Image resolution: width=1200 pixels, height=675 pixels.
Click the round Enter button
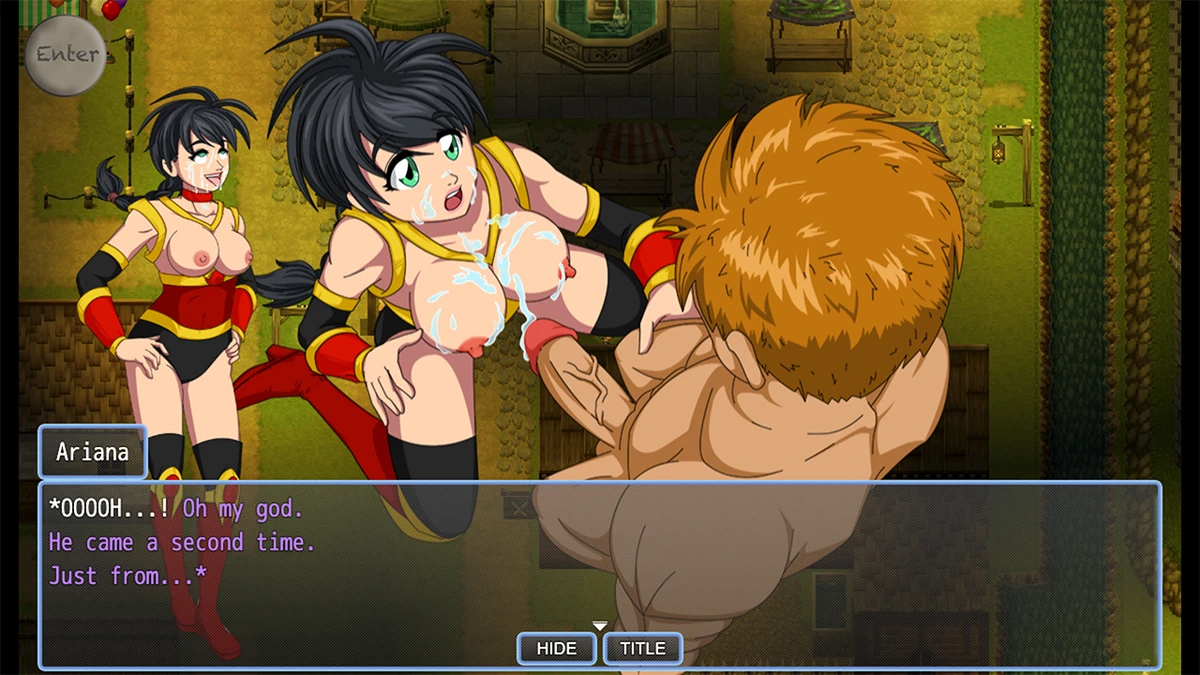(x=65, y=55)
